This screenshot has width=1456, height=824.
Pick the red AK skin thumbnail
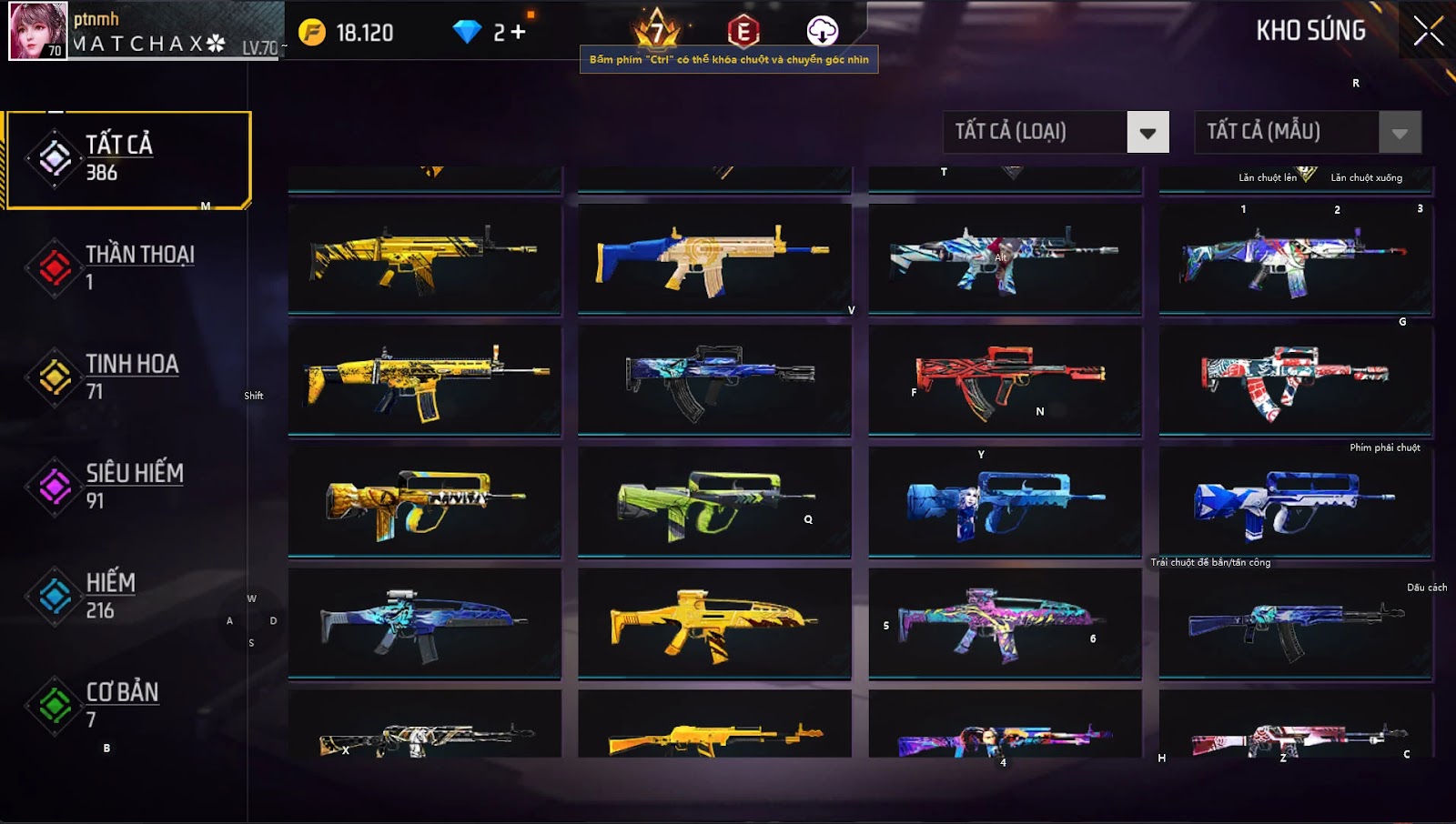click(x=1005, y=380)
